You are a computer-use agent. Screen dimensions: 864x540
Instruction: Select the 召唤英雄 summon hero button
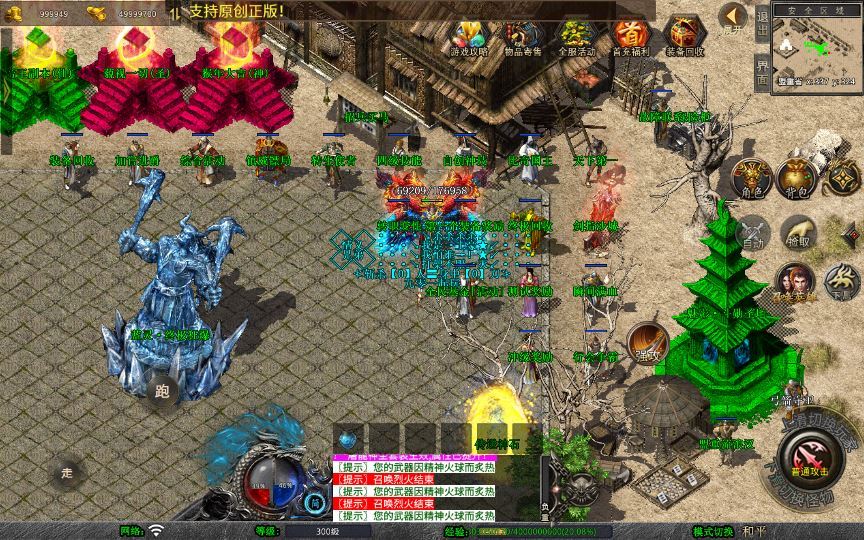(795, 281)
